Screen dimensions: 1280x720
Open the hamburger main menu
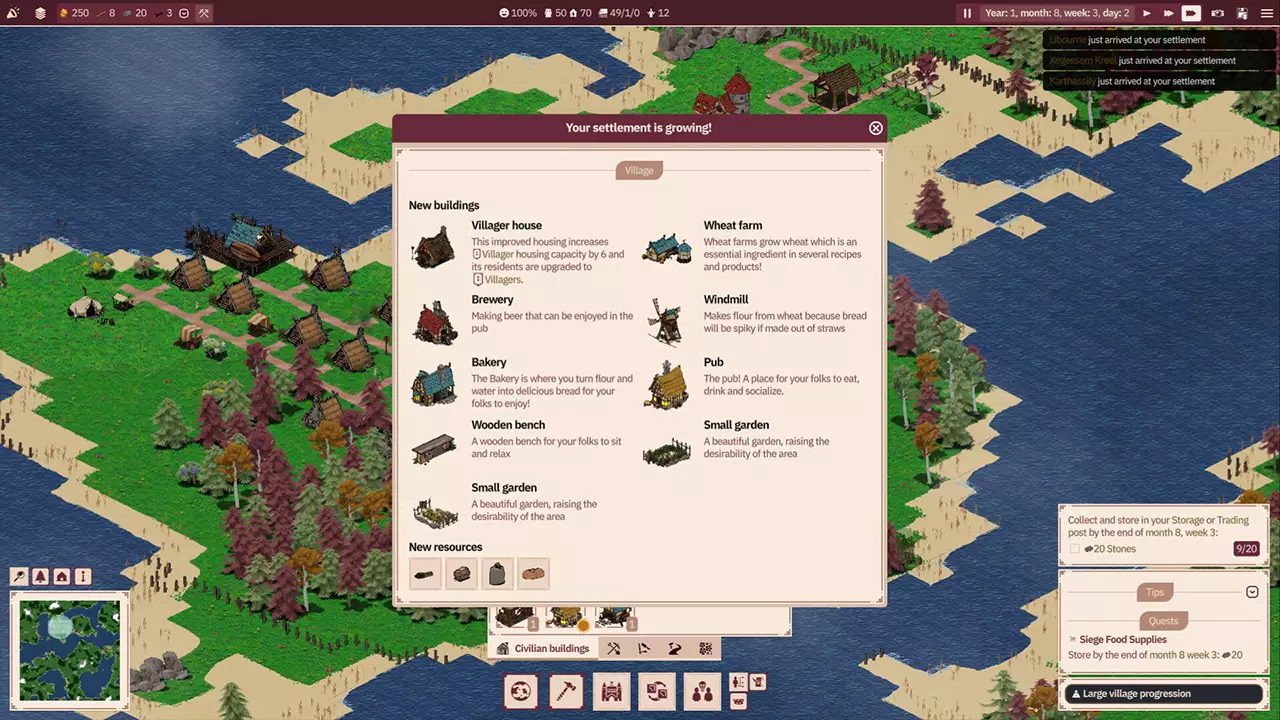(x=1267, y=13)
